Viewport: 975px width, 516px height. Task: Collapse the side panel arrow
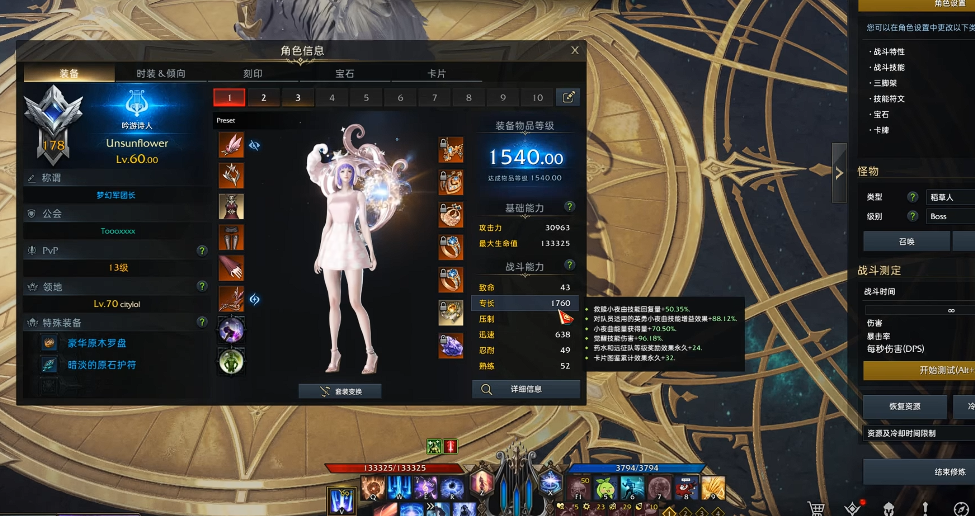tap(839, 172)
